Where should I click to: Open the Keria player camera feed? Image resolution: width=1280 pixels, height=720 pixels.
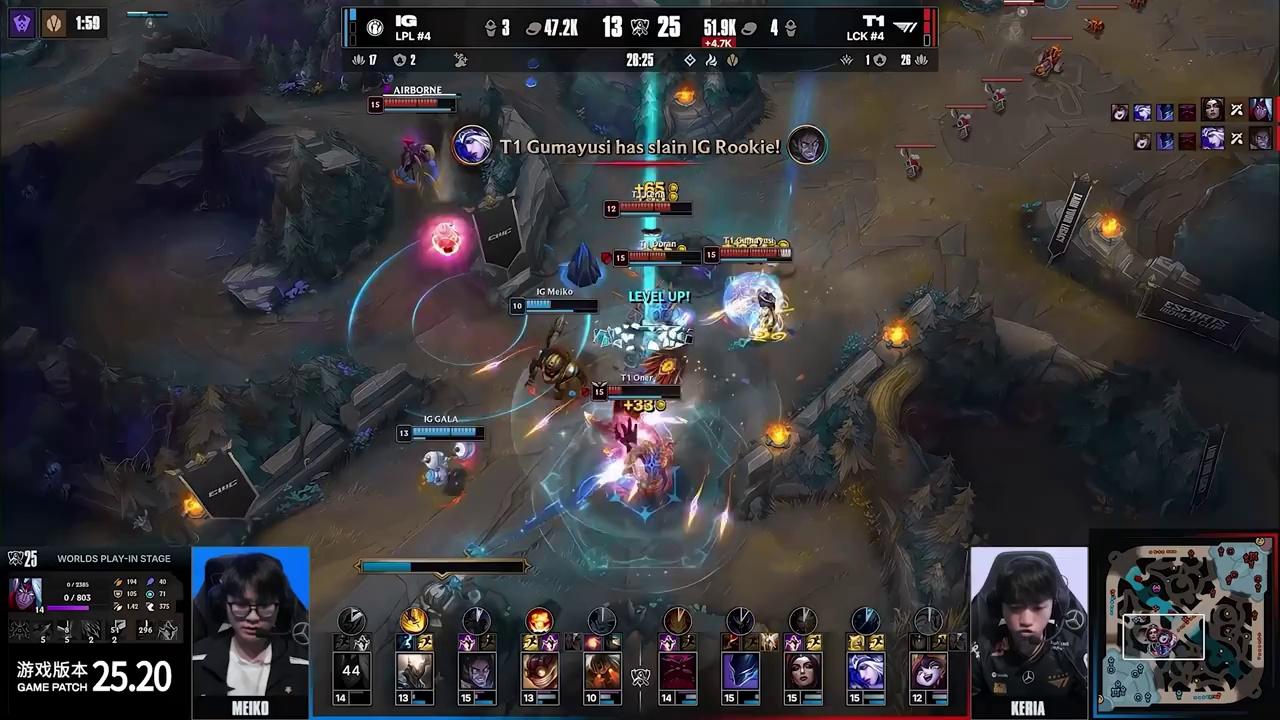click(1028, 630)
